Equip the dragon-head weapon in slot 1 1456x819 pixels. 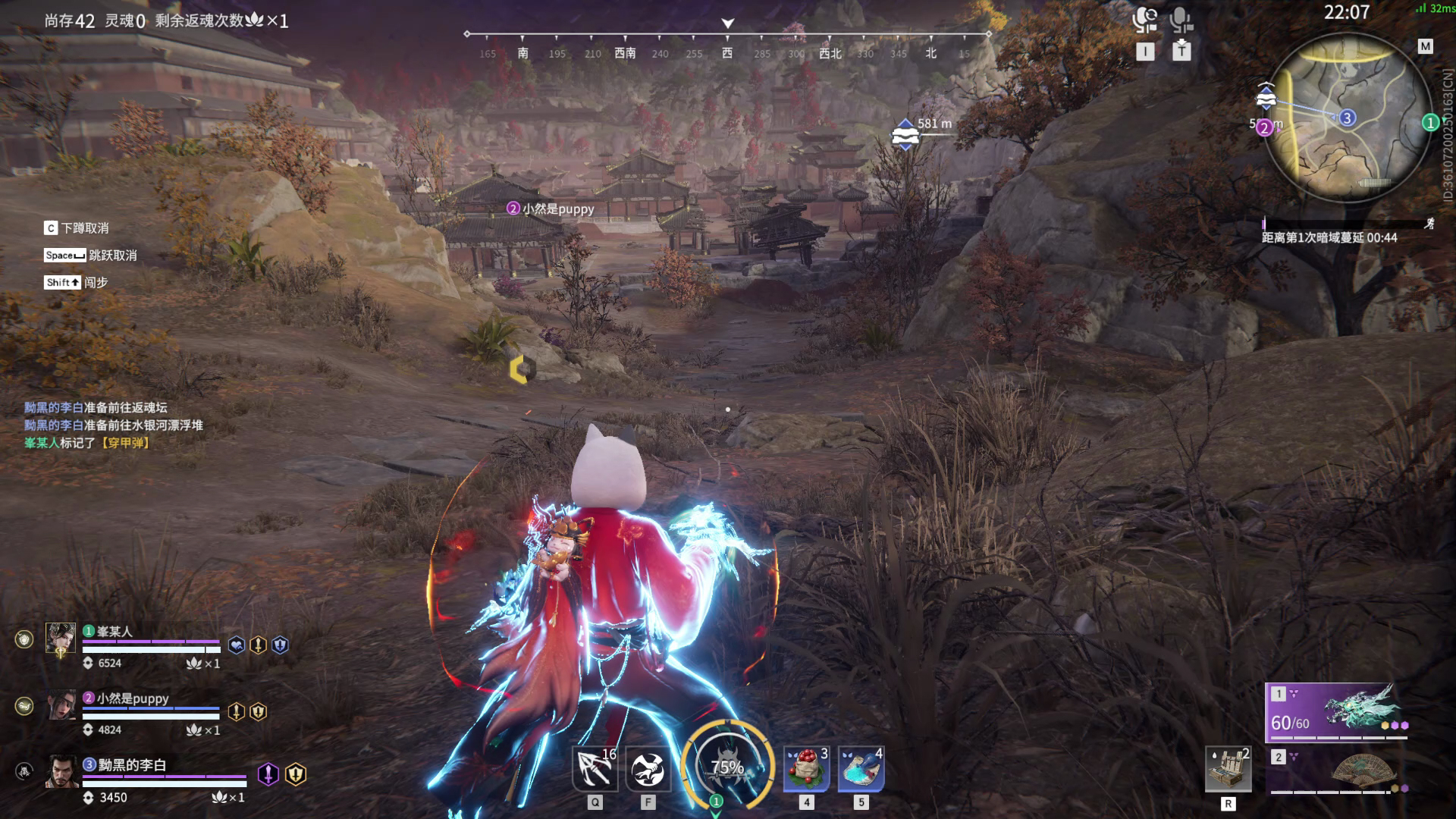coord(1338,711)
